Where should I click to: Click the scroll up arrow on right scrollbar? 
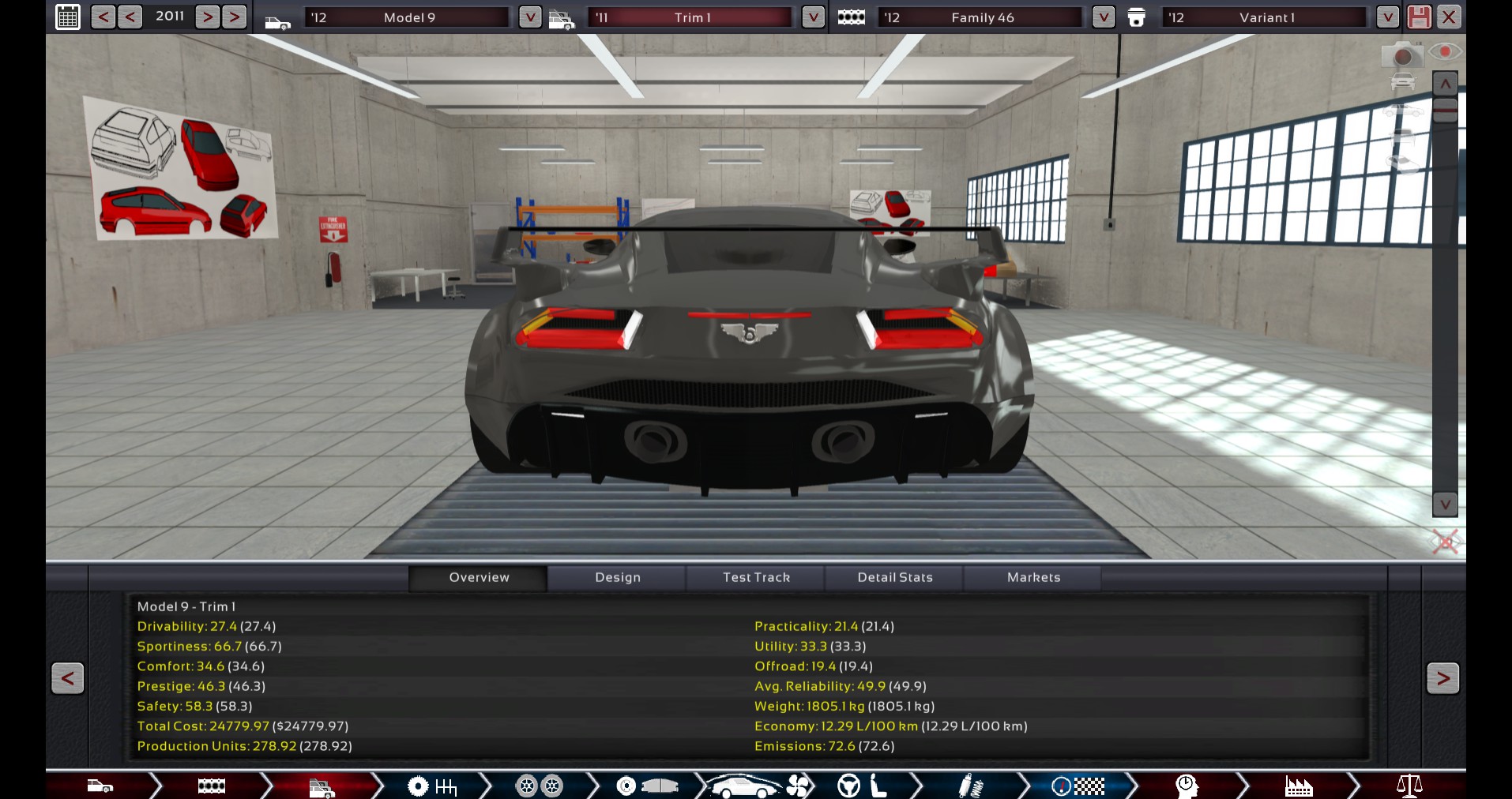click(1445, 82)
